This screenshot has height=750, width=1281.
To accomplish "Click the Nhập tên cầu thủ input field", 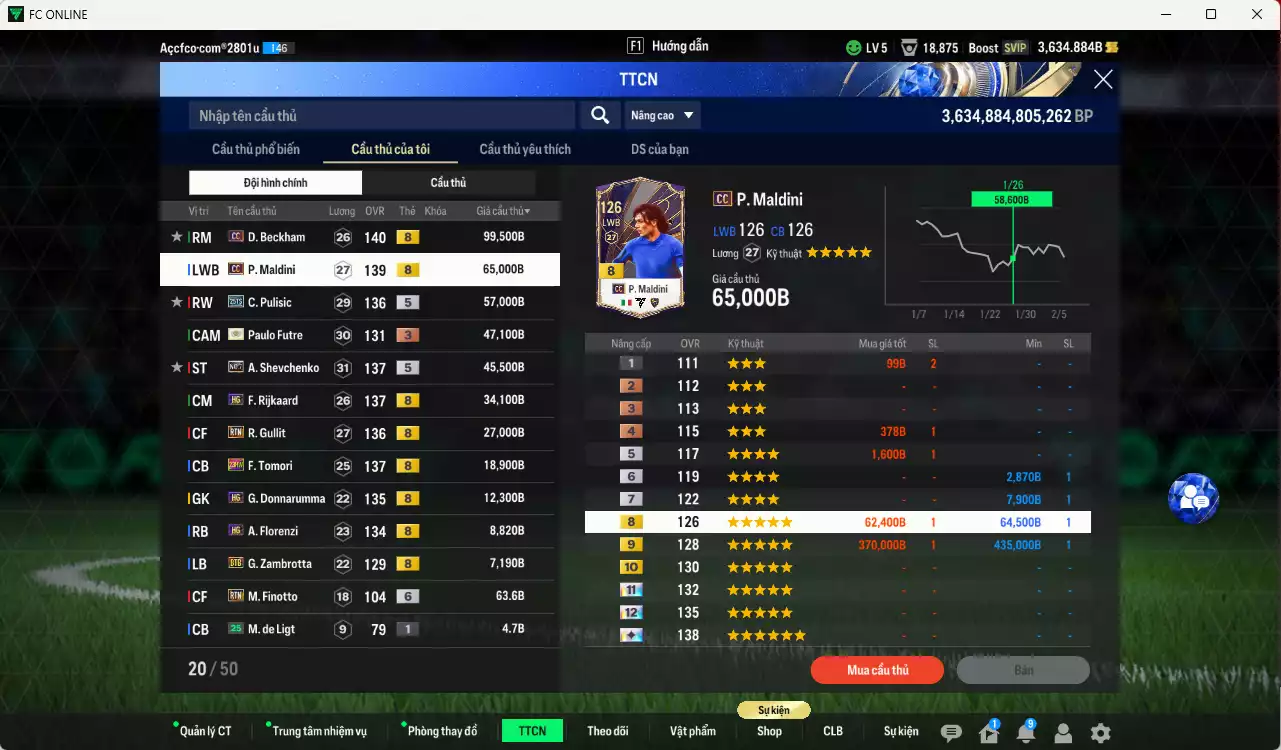I will (380, 115).
